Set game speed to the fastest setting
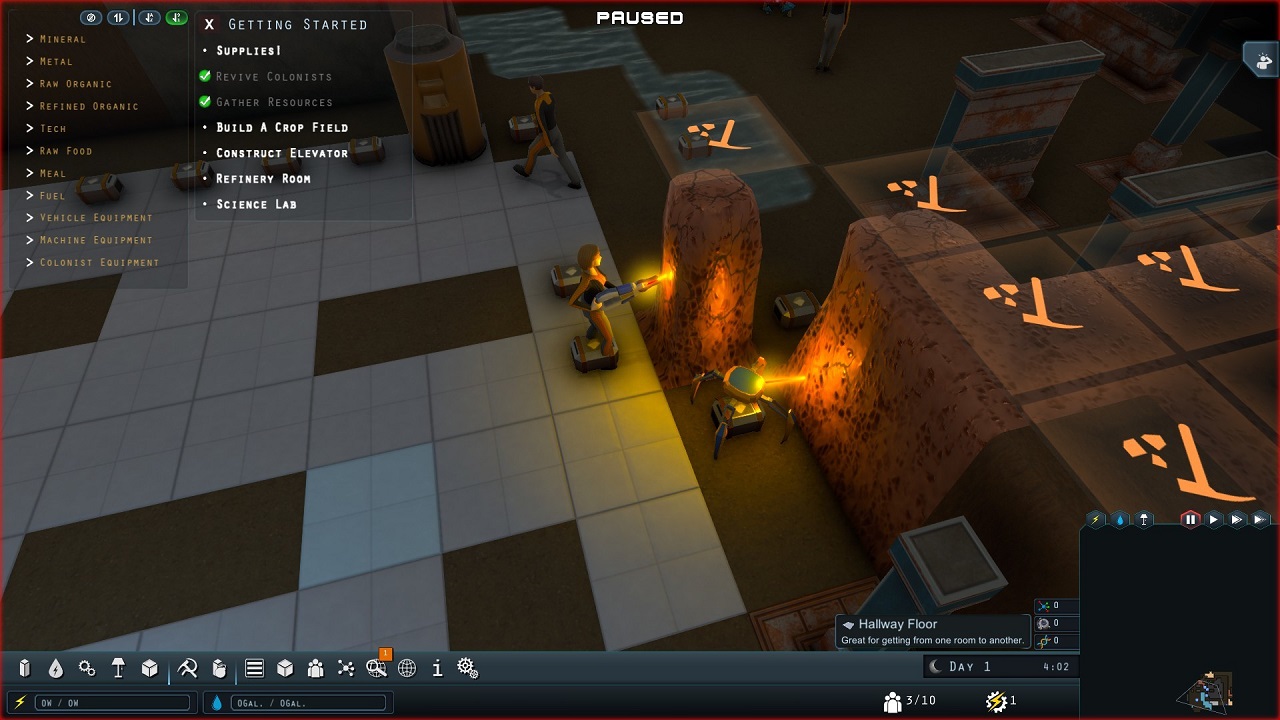The height and width of the screenshot is (720, 1280). (x=1260, y=519)
